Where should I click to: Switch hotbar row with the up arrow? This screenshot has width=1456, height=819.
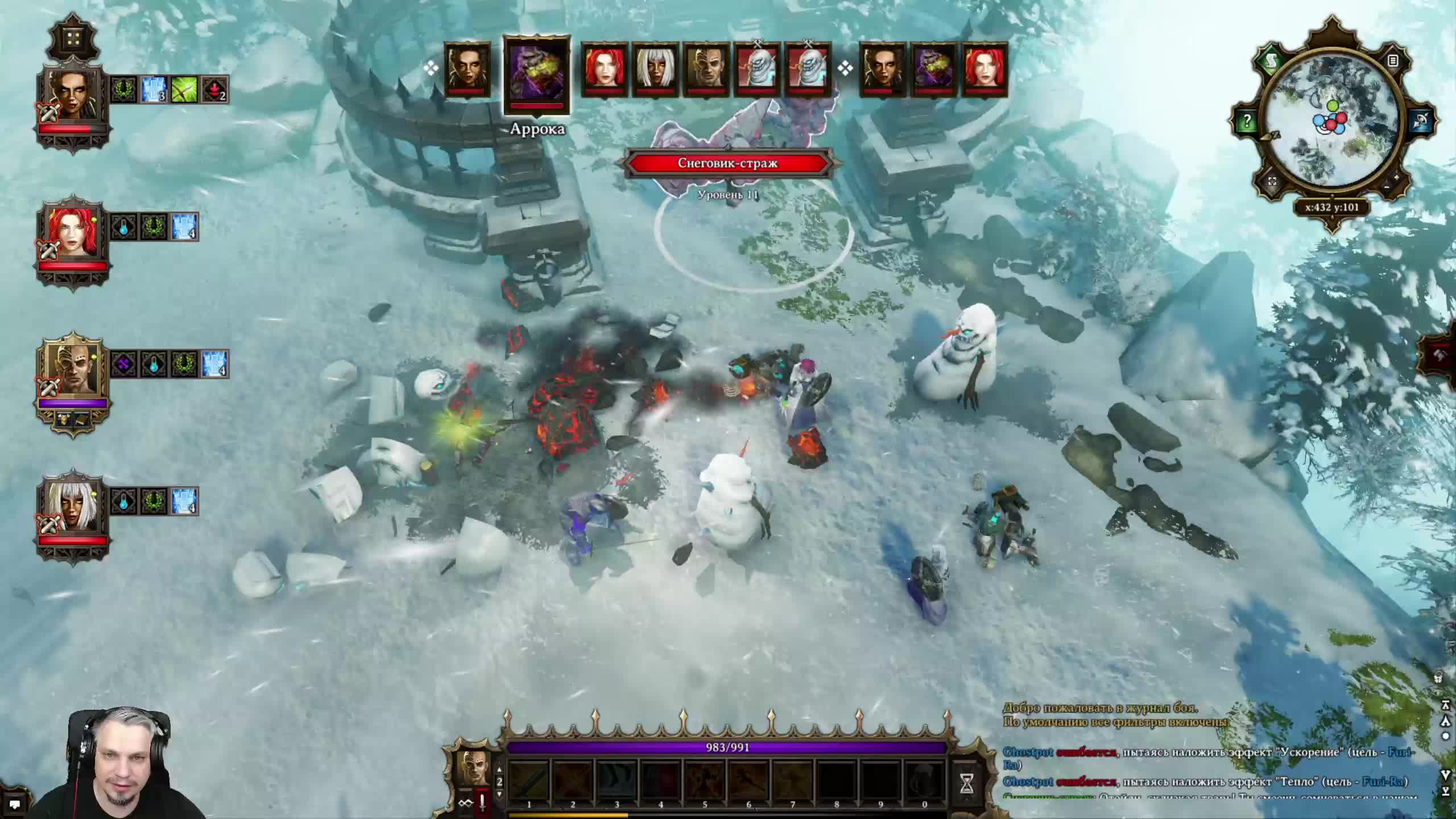click(x=499, y=770)
